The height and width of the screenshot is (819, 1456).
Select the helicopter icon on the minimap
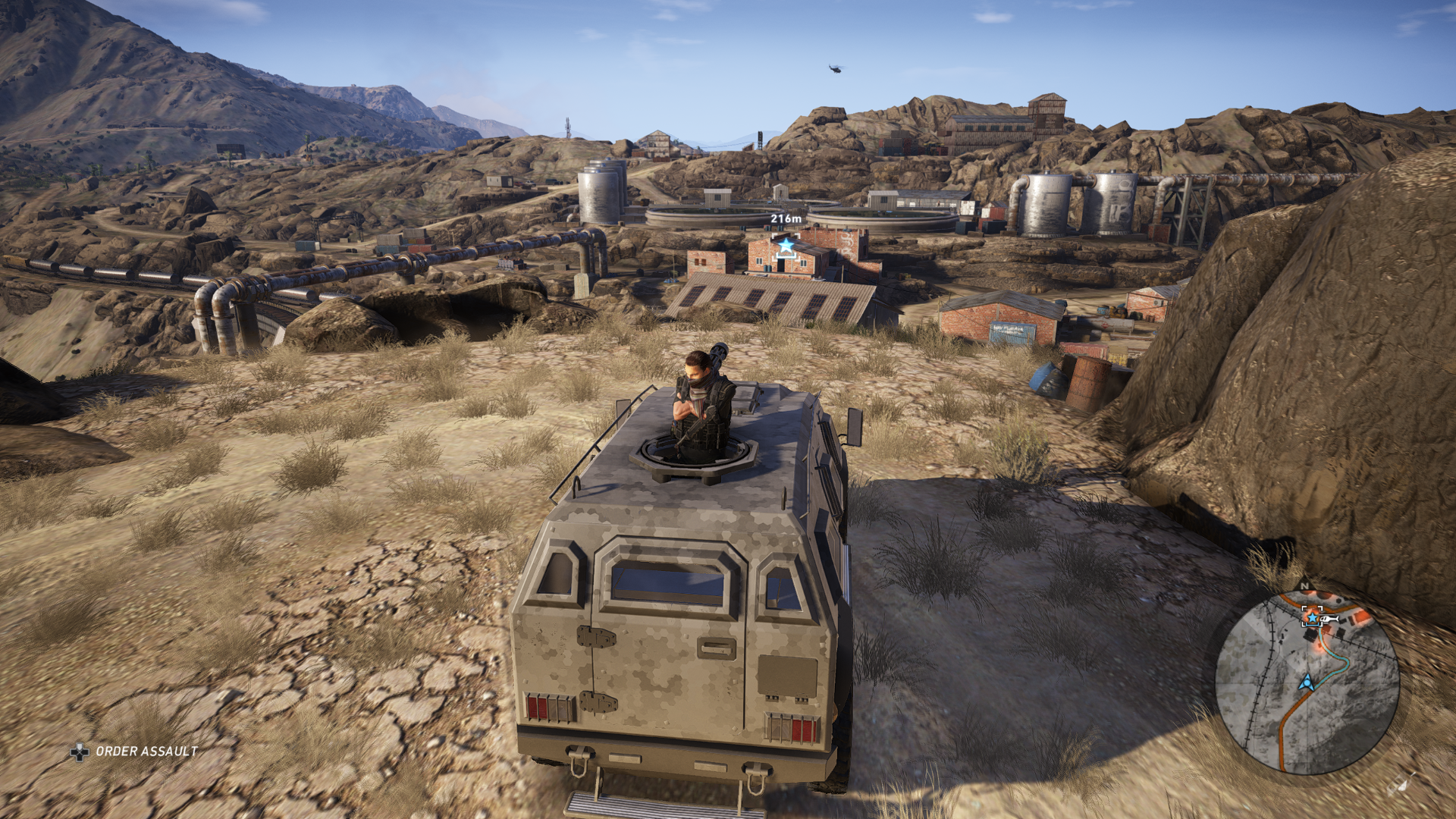click(x=1329, y=619)
